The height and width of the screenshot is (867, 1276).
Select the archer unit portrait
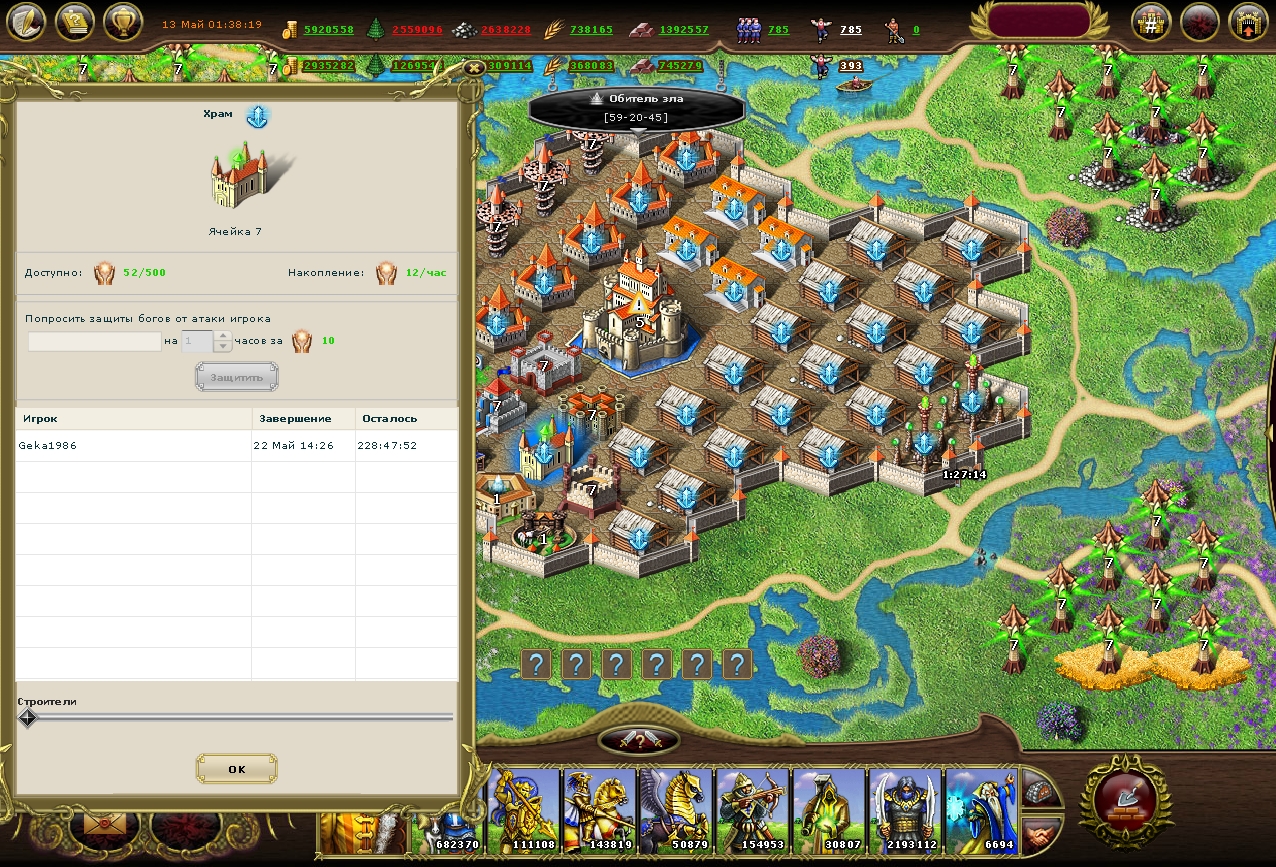753,810
